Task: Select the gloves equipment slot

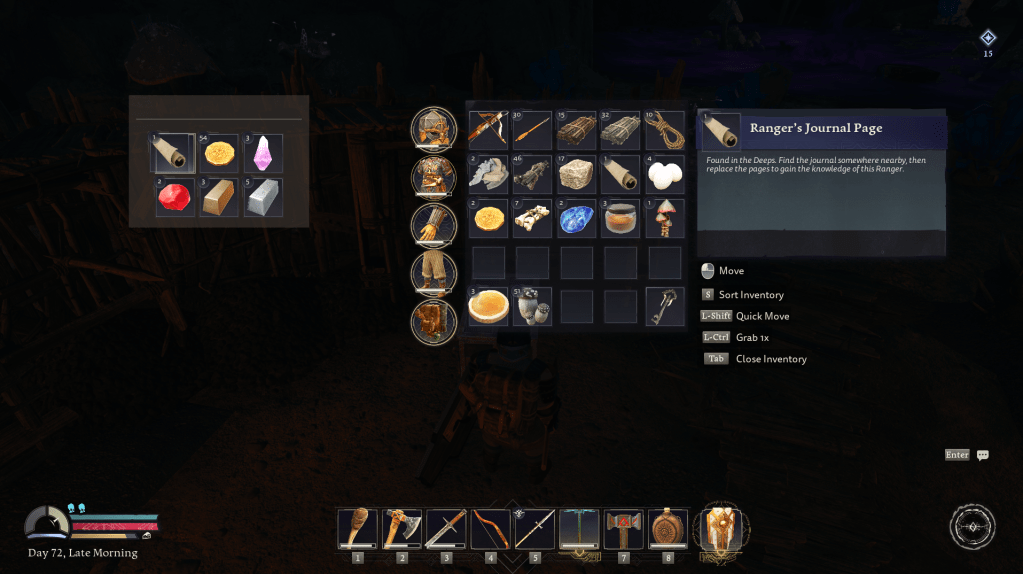Action: point(434,224)
